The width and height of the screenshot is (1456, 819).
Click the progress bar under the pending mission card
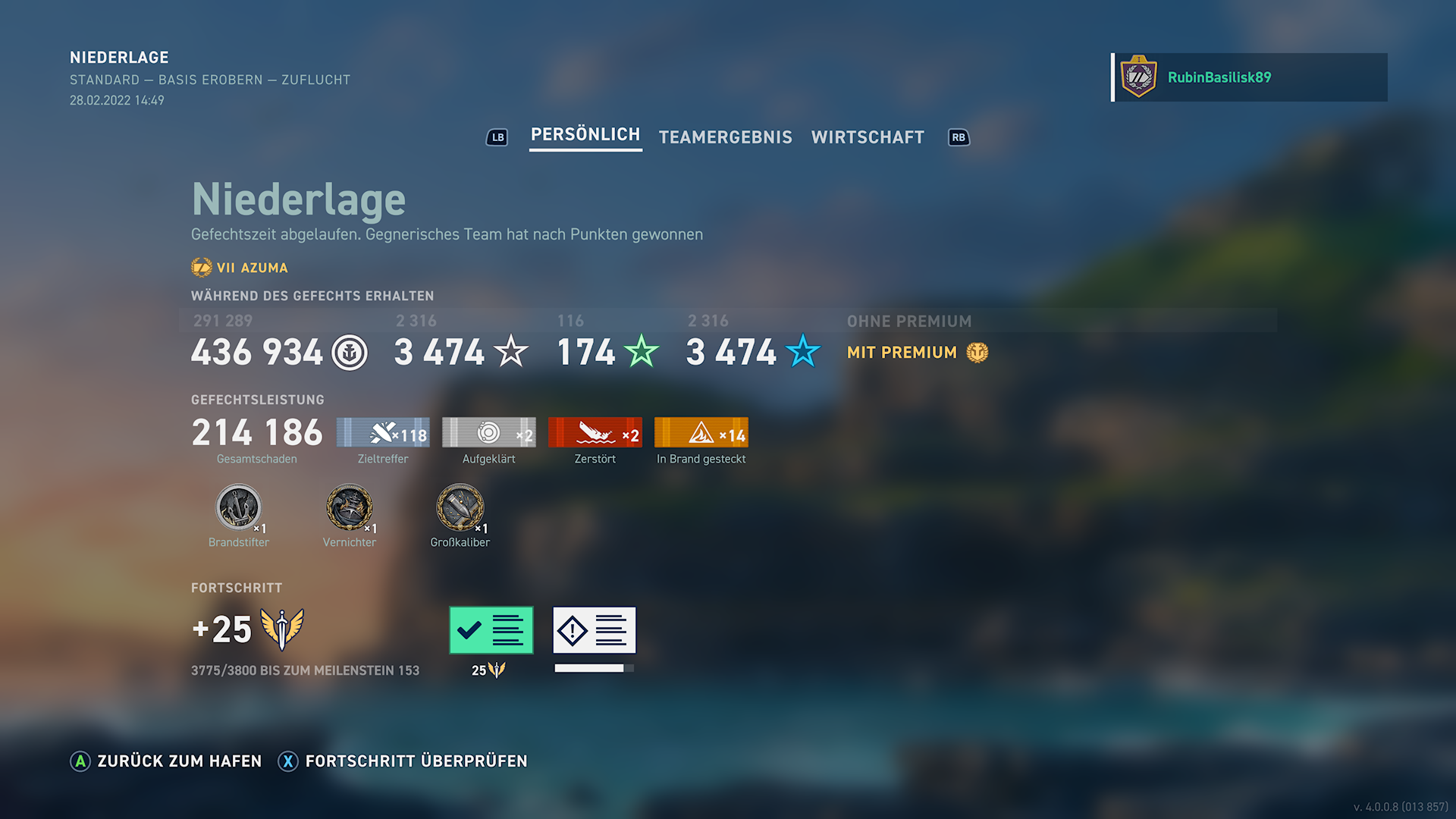pyautogui.click(x=594, y=668)
